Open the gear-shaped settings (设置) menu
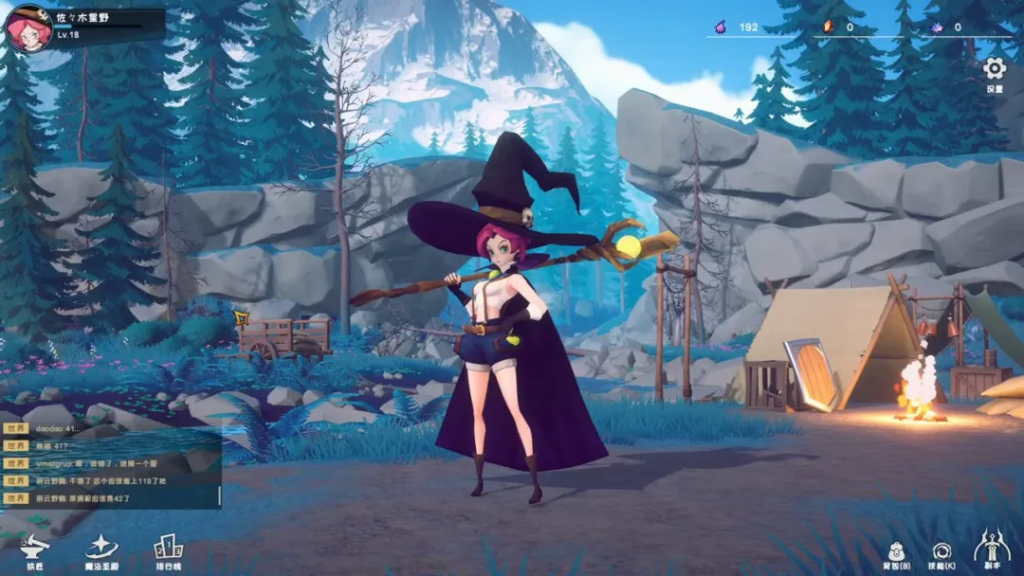The image size is (1024, 576). tap(994, 69)
